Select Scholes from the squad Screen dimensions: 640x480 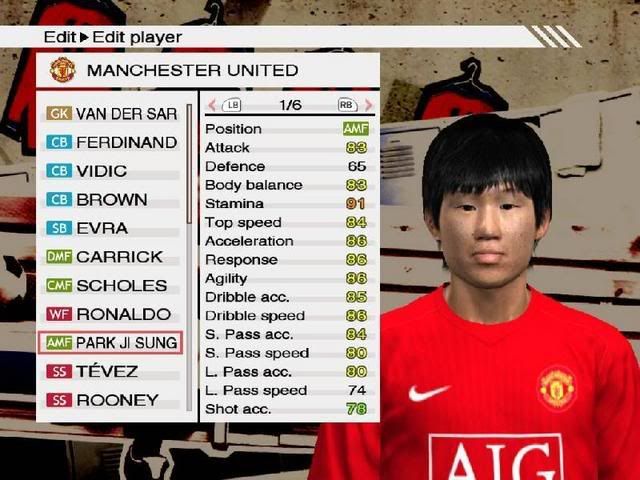coord(110,285)
